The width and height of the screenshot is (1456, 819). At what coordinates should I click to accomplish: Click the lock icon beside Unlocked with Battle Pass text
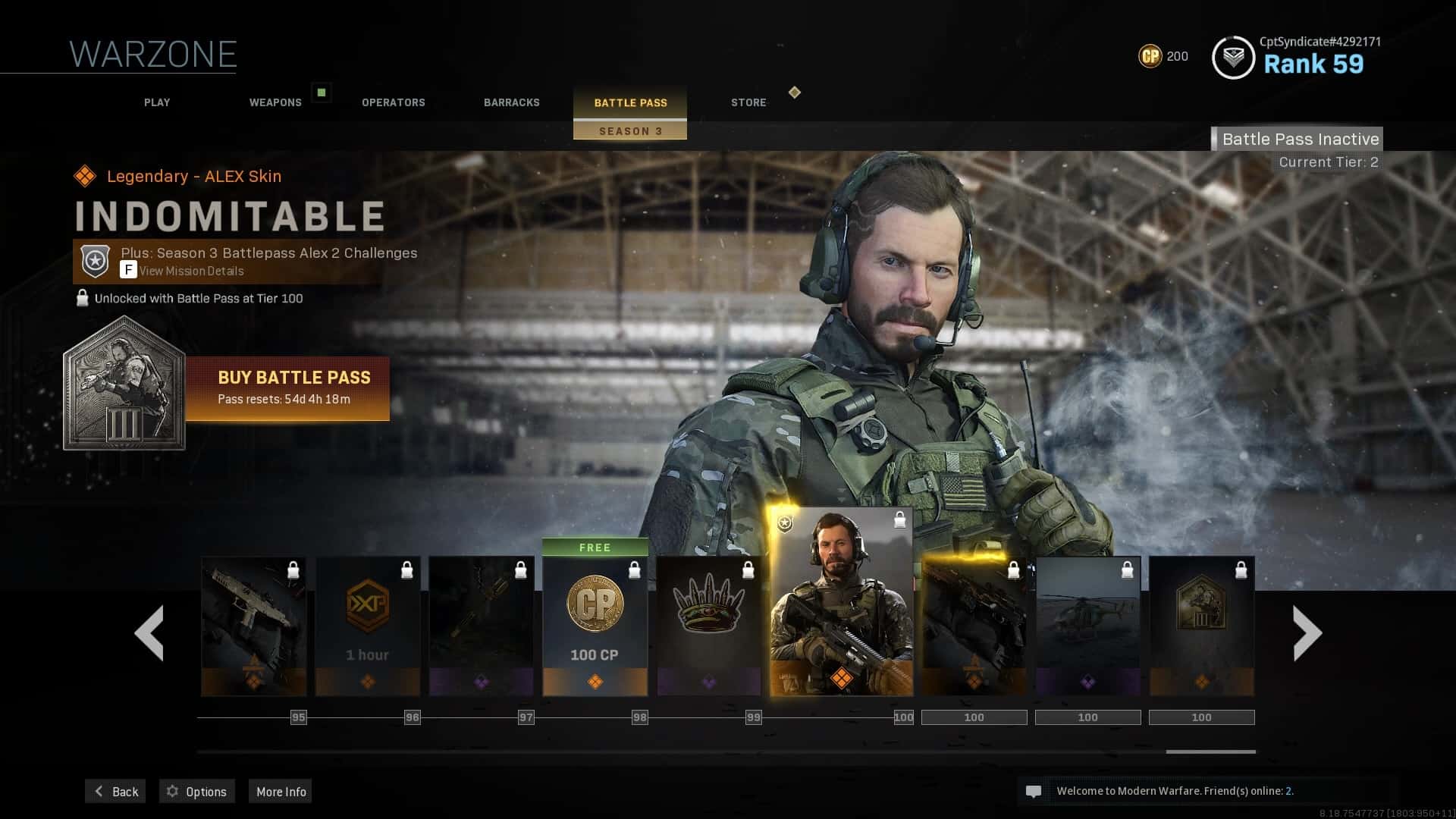tap(81, 298)
